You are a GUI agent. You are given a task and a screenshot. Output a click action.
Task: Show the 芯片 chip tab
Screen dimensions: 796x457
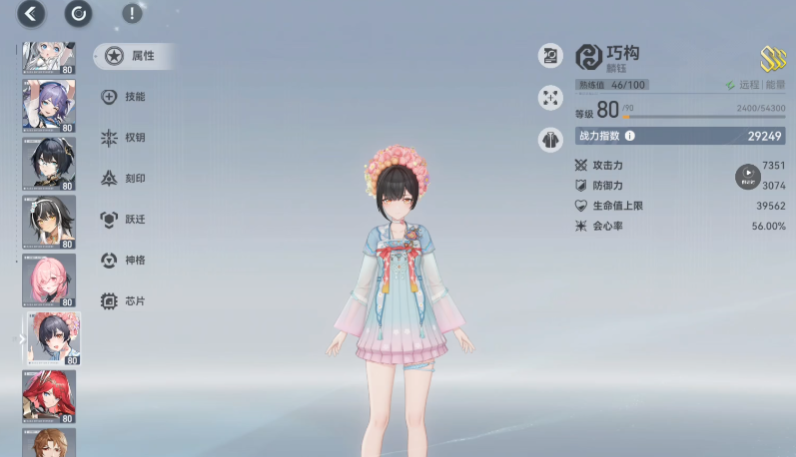click(125, 301)
